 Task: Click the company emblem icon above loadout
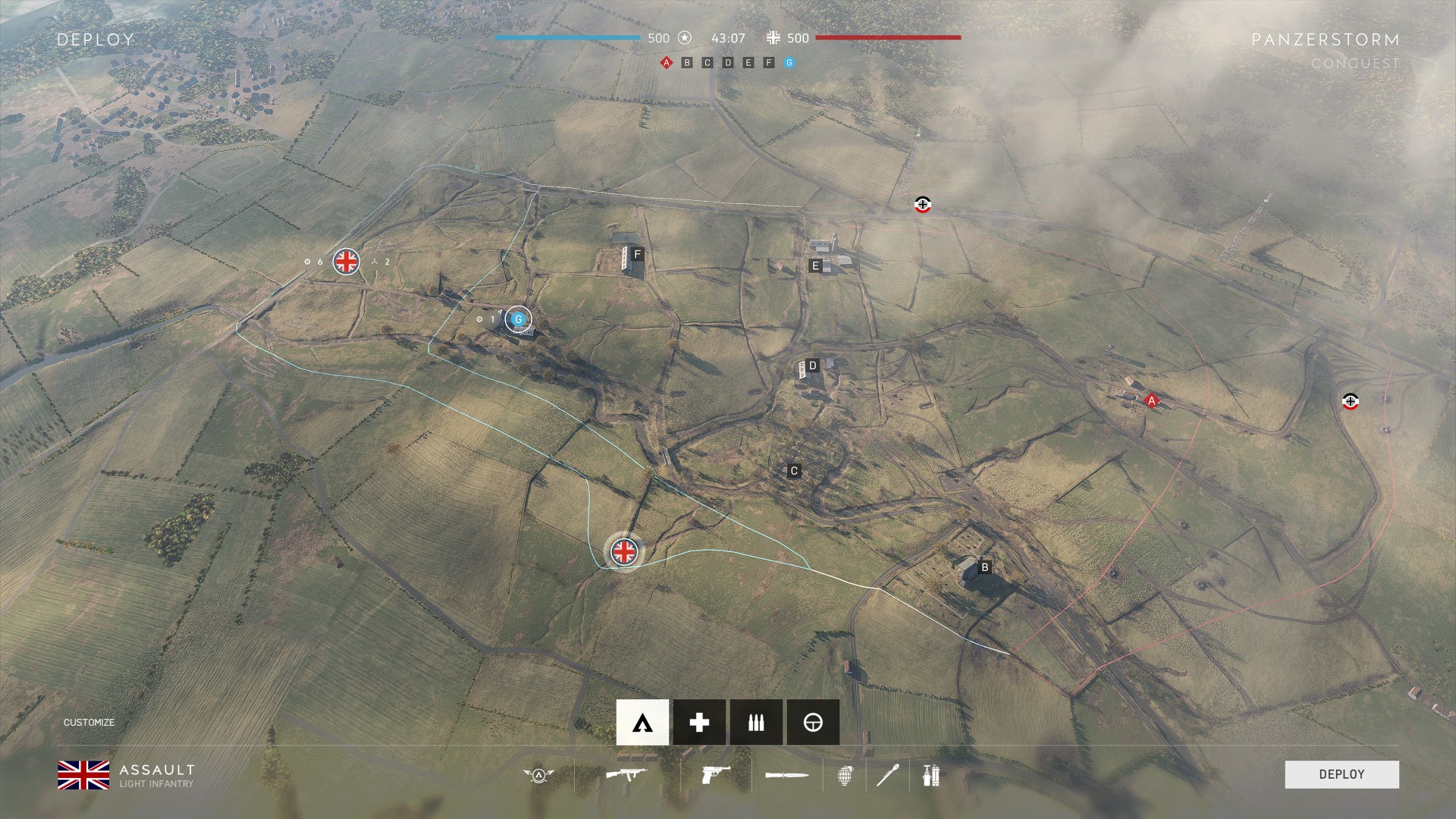point(538,775)
